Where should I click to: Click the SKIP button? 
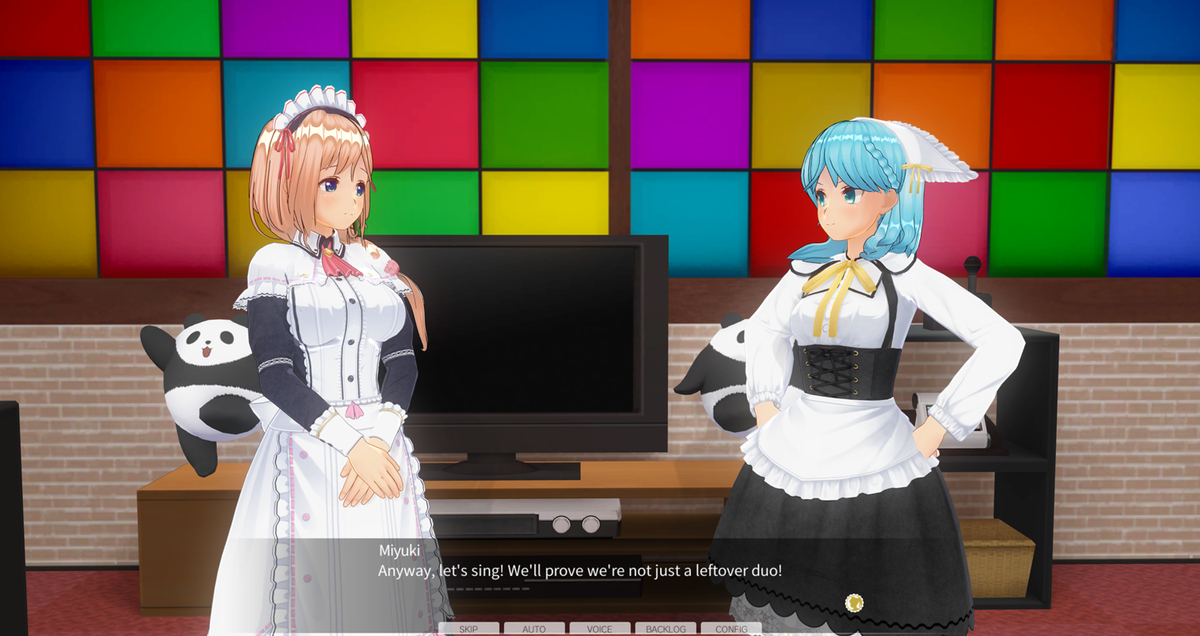point(469,629)
